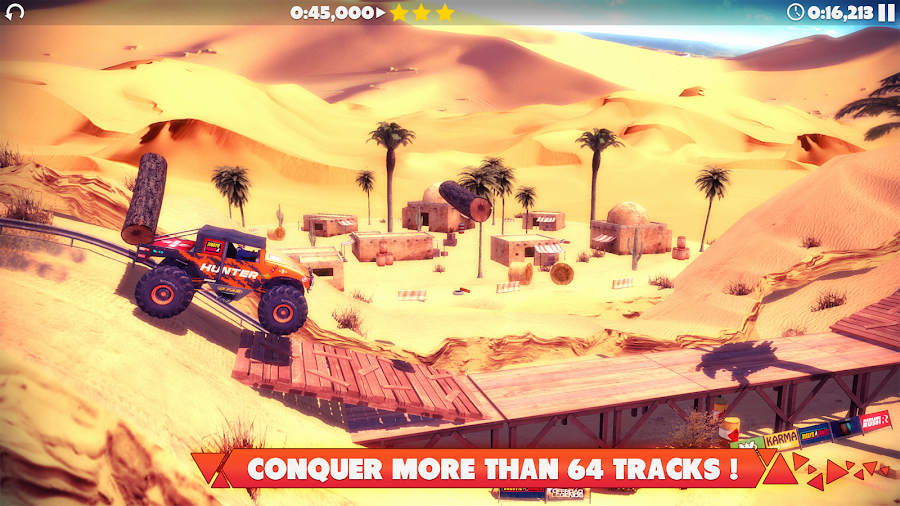Image resolution: width=900 pixels, height=506 pixels.
Task: Pause the race
Action: point(886,12)
